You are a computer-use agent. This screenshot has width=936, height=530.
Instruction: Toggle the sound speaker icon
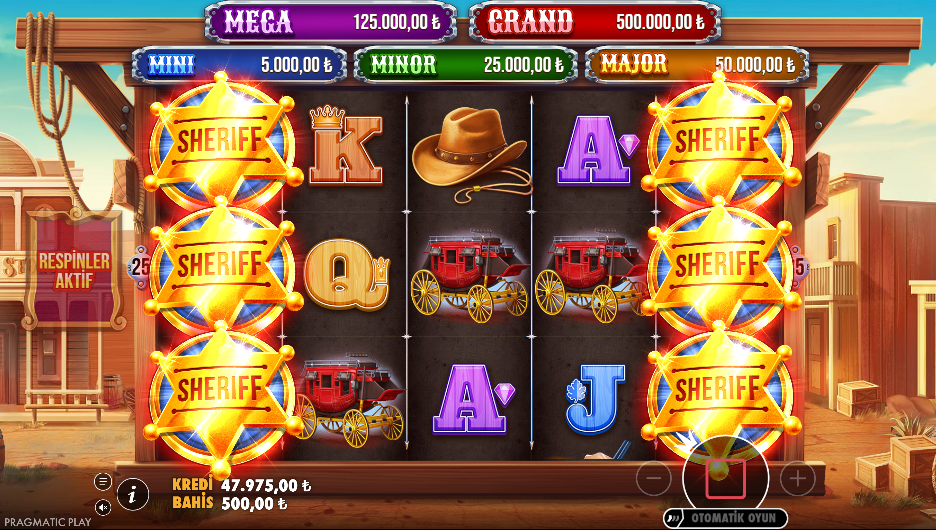click(x=102, y=506)
